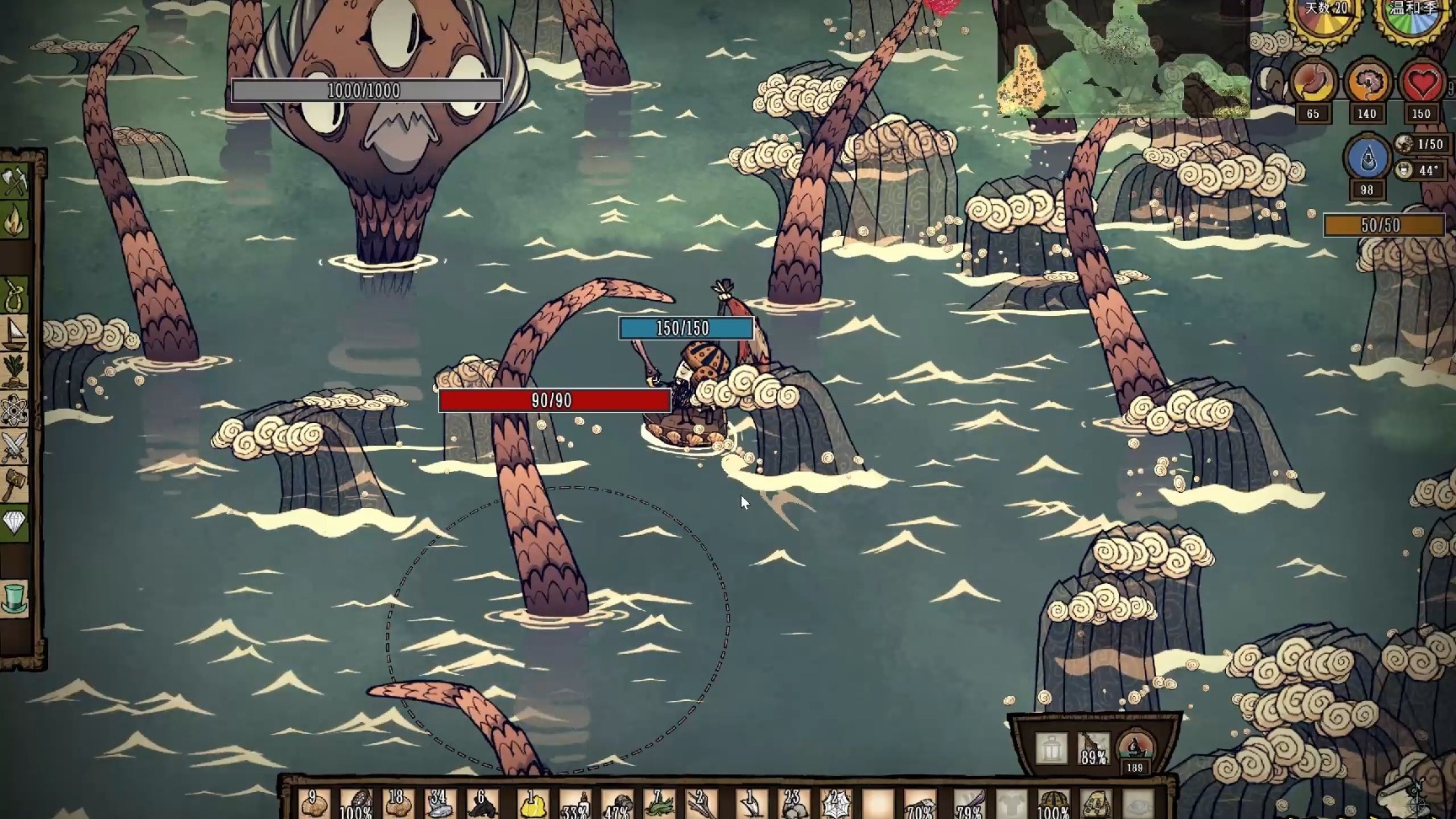
Task: Select the gold nugget inventory slot
Action: click(531, 805)
